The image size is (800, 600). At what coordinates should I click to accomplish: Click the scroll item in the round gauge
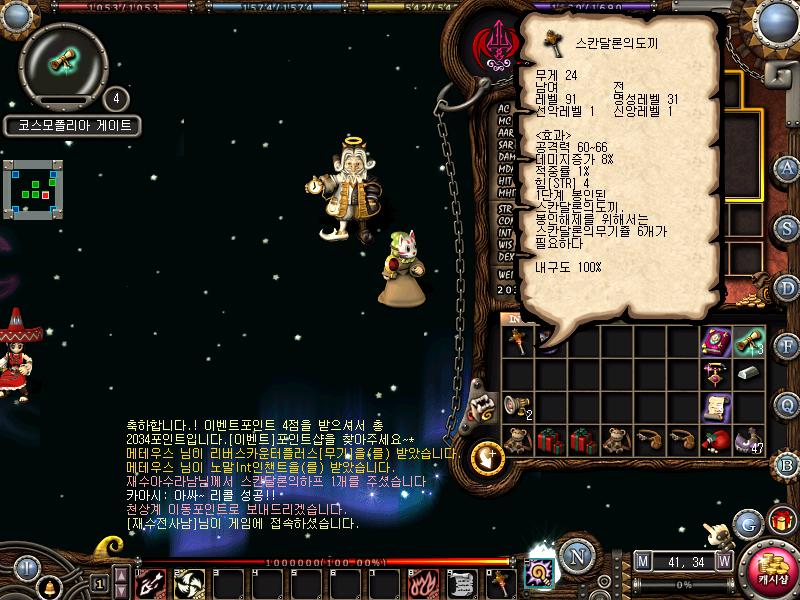(x=63, y=60)
